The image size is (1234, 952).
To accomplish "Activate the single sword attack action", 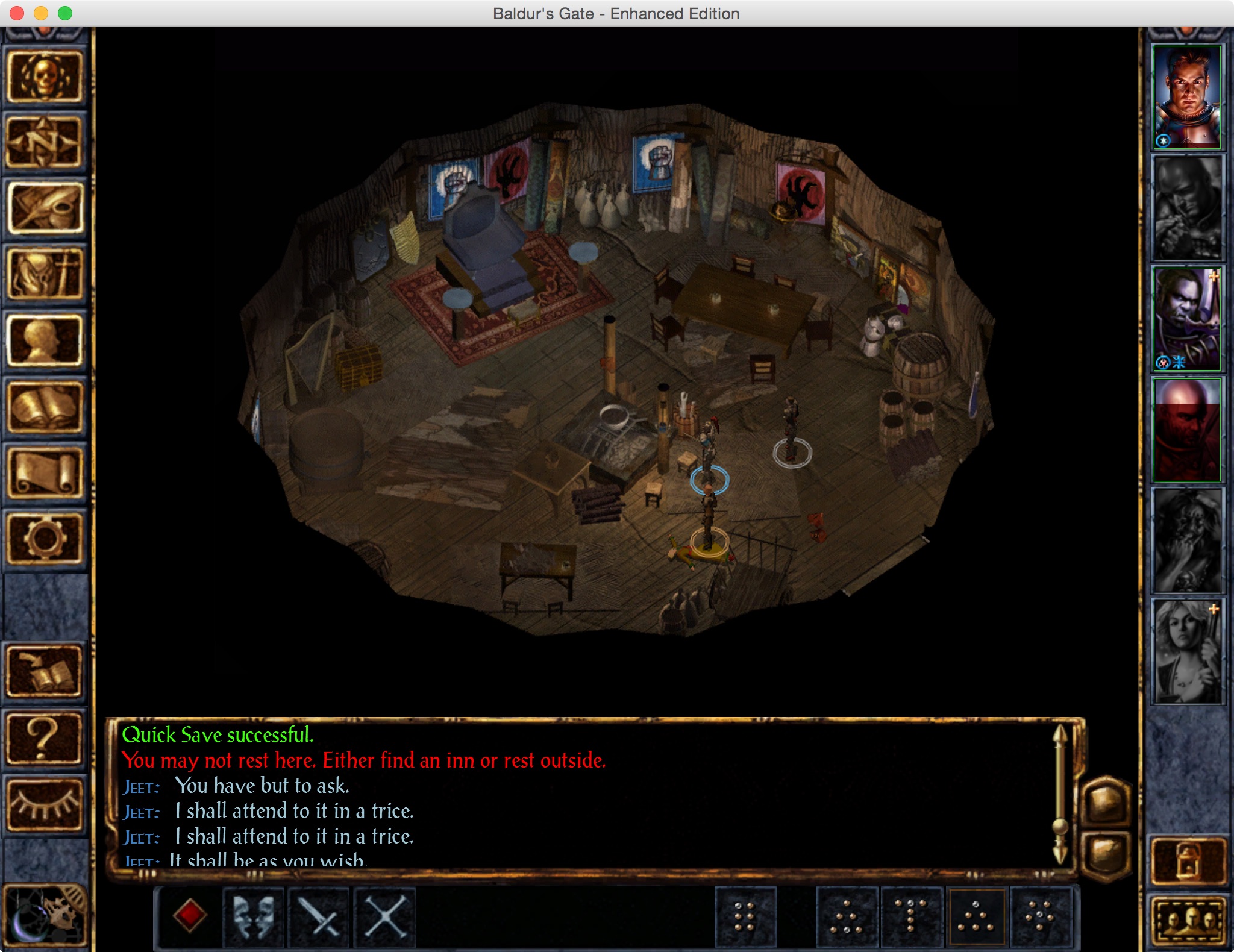I will tap(319, 916).
